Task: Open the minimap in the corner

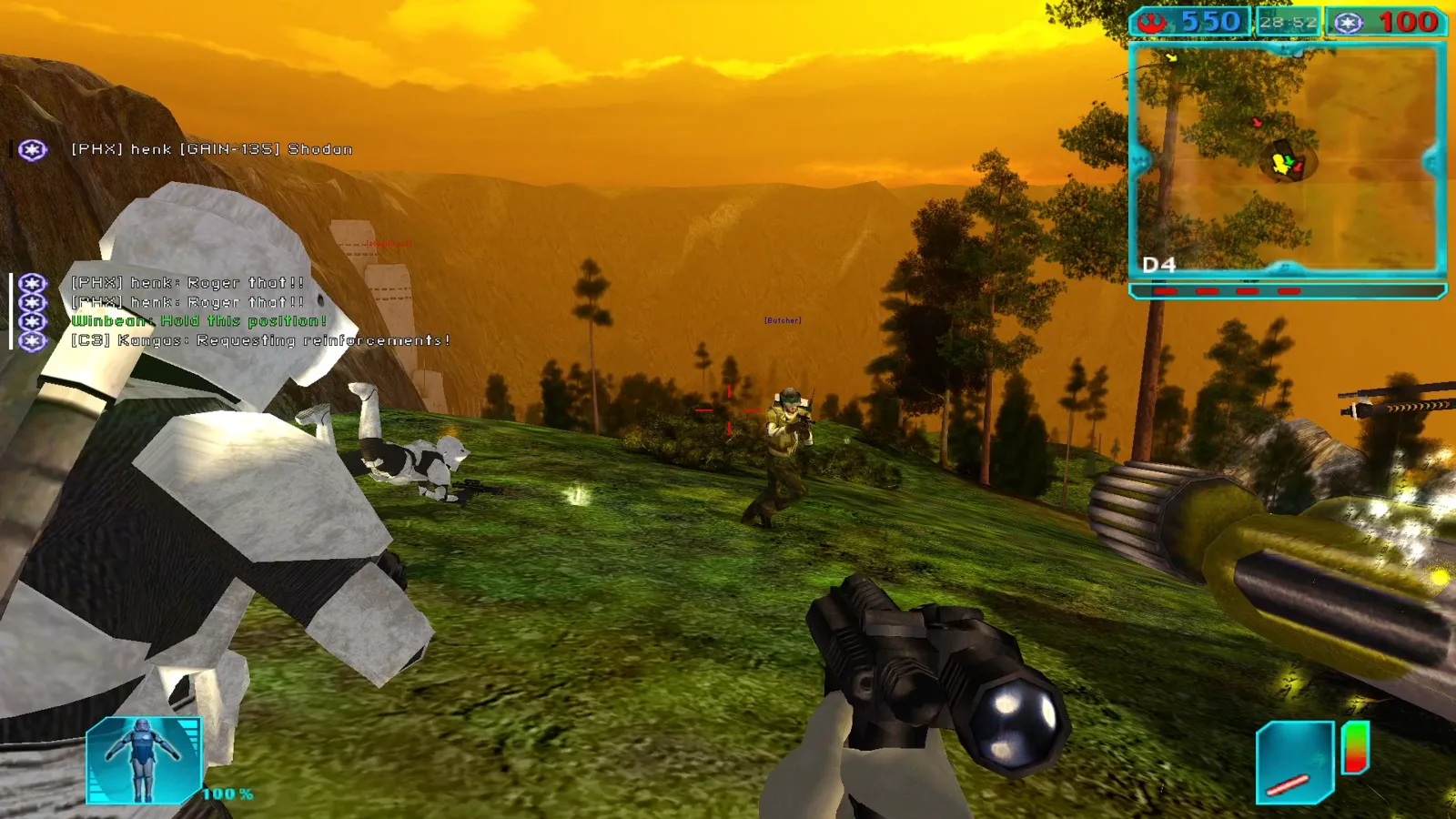Action: [1287, 159]
